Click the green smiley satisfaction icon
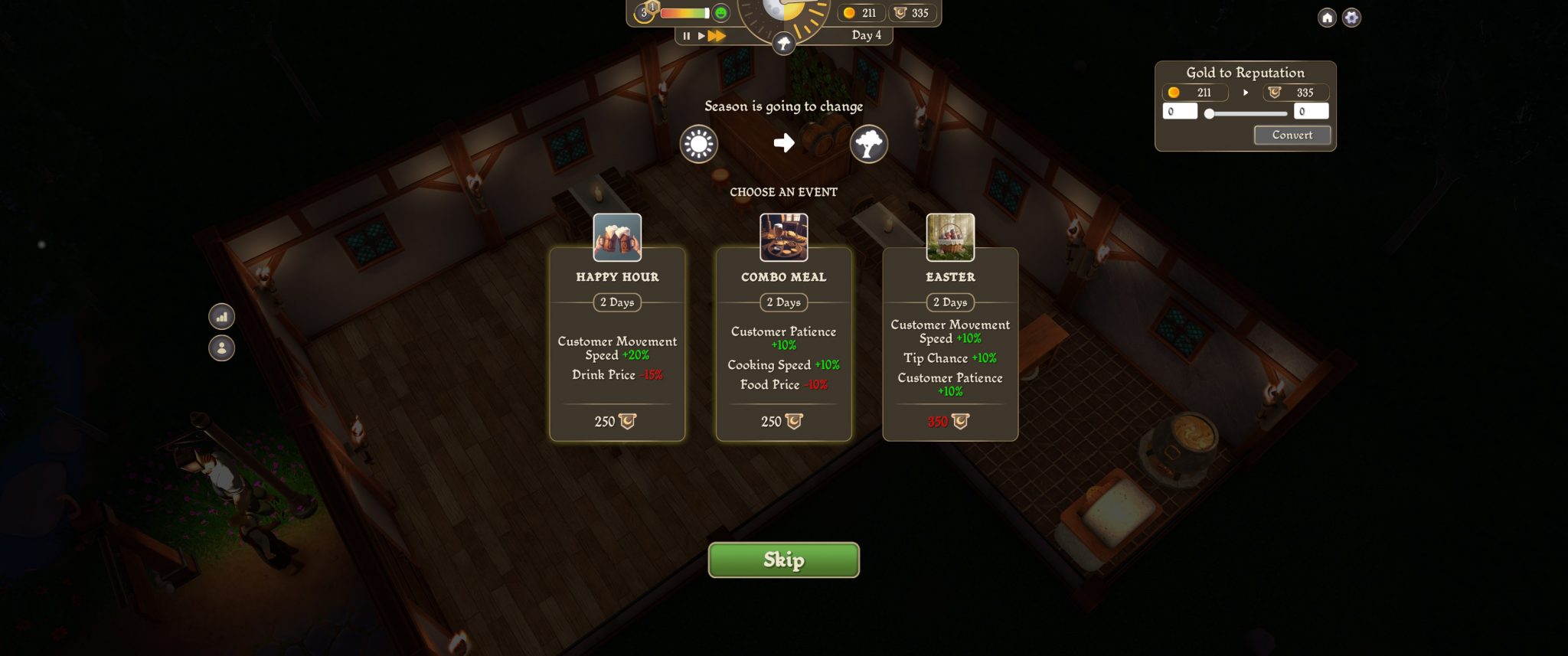This screenshot has height=656, width=1568. click(x=720, y=13)
